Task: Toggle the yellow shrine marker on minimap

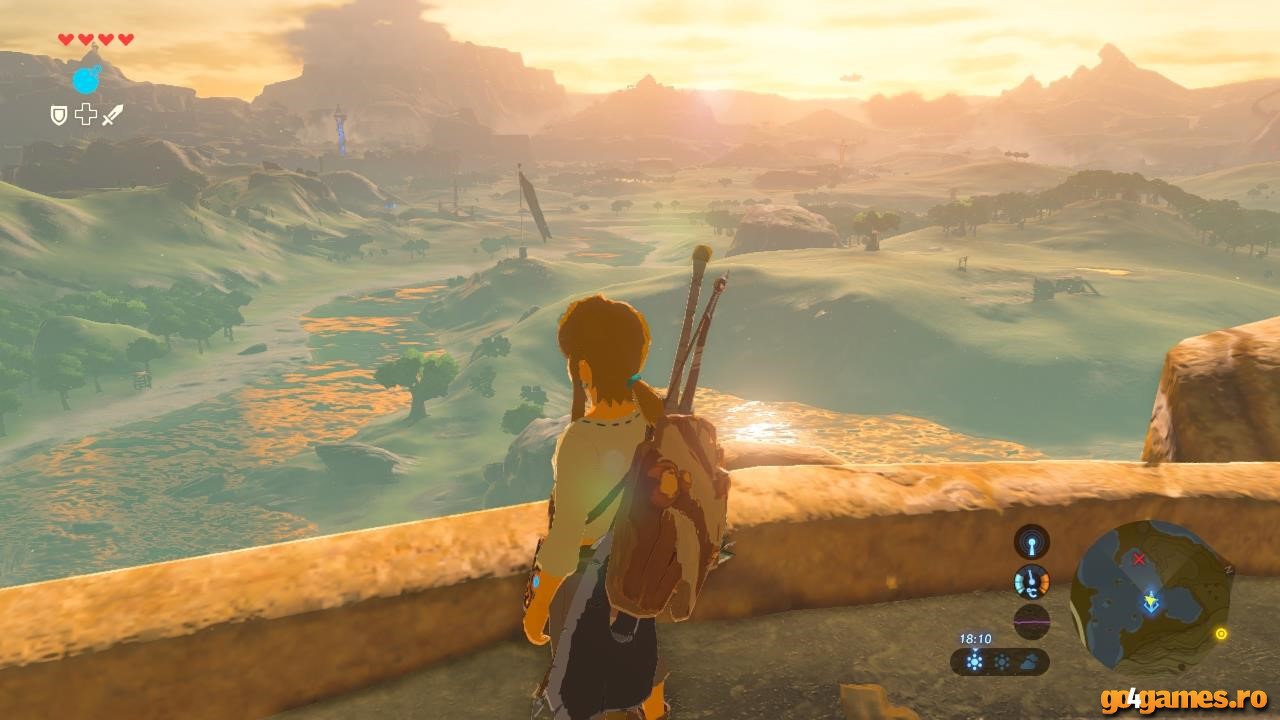Action: click(1221, 634)
